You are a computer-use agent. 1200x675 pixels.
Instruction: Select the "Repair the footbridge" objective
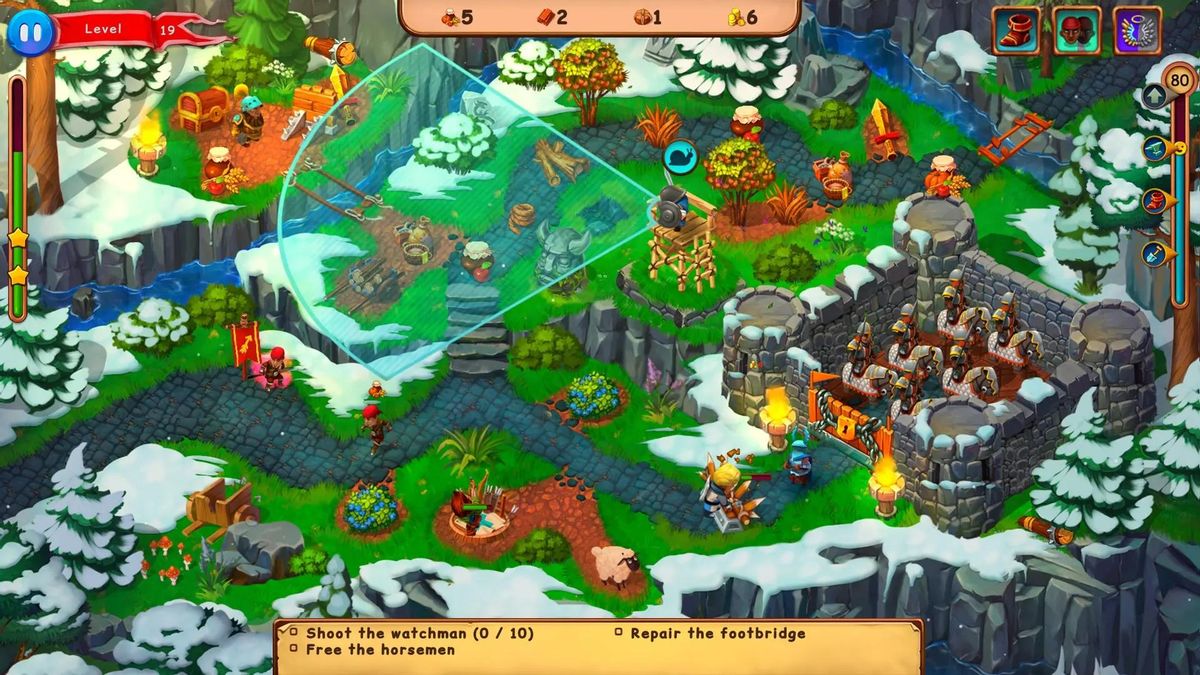pos(717,633)
